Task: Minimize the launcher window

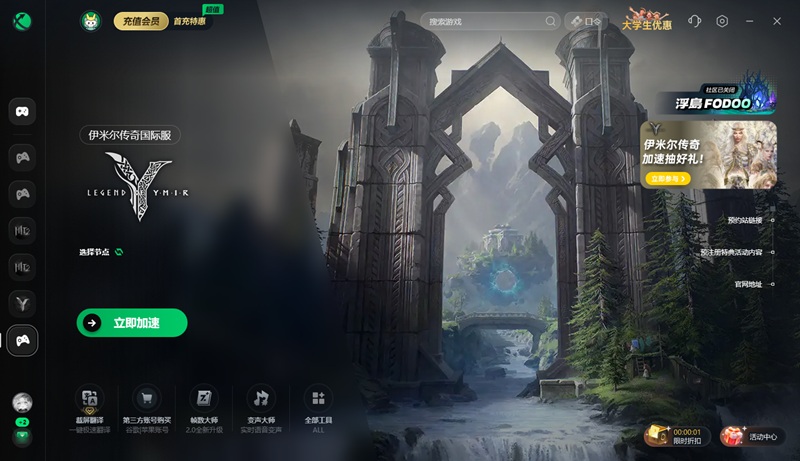Action: pyautogui.click(x=750, y=21)
